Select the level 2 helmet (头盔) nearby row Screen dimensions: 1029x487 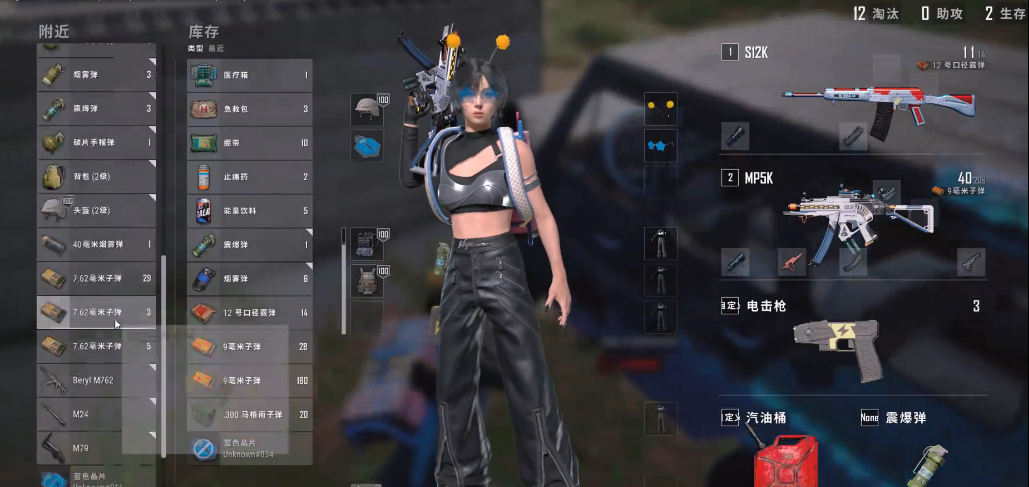[x=96, y=210]
